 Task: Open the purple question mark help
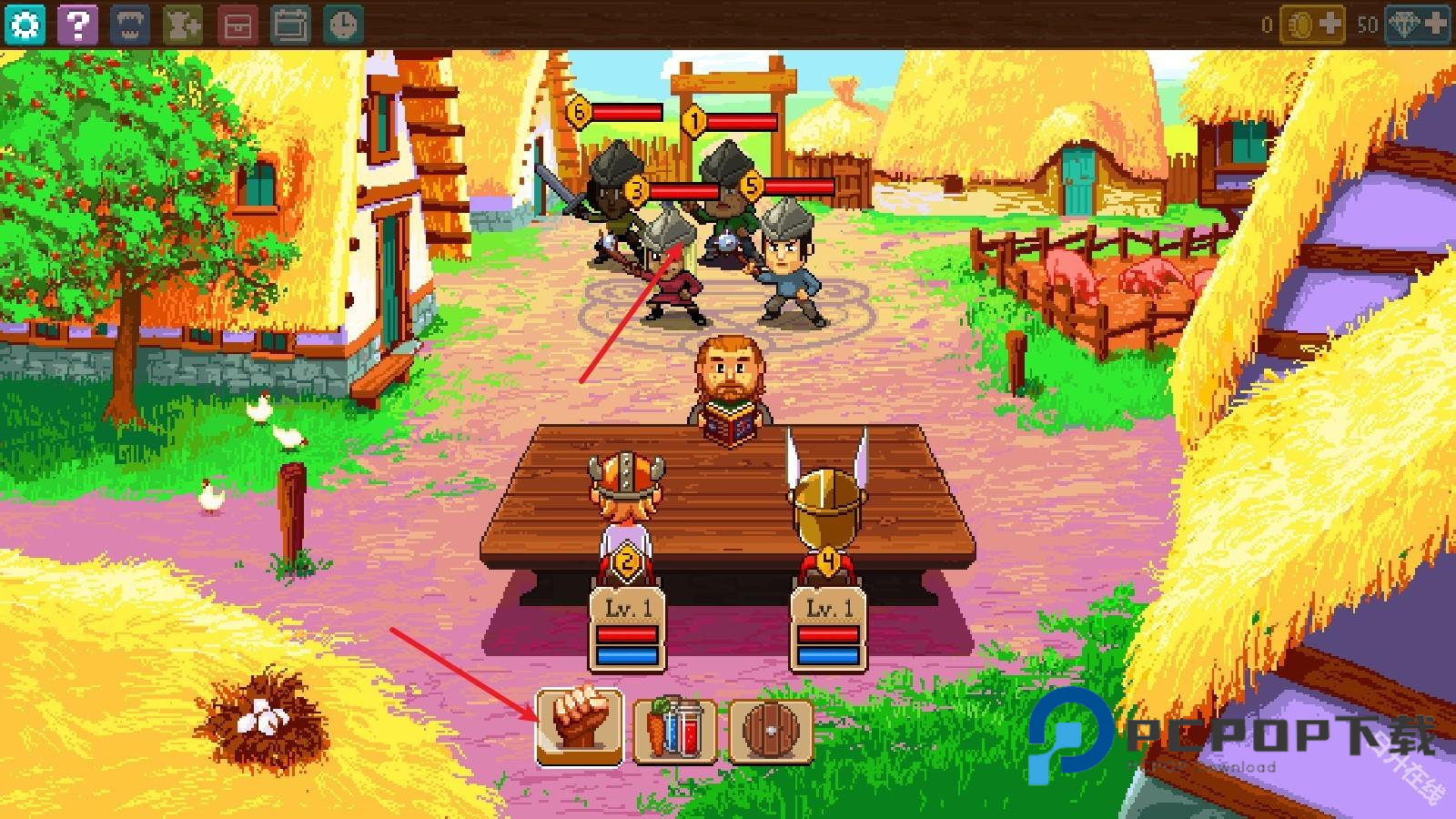(77, 25)
